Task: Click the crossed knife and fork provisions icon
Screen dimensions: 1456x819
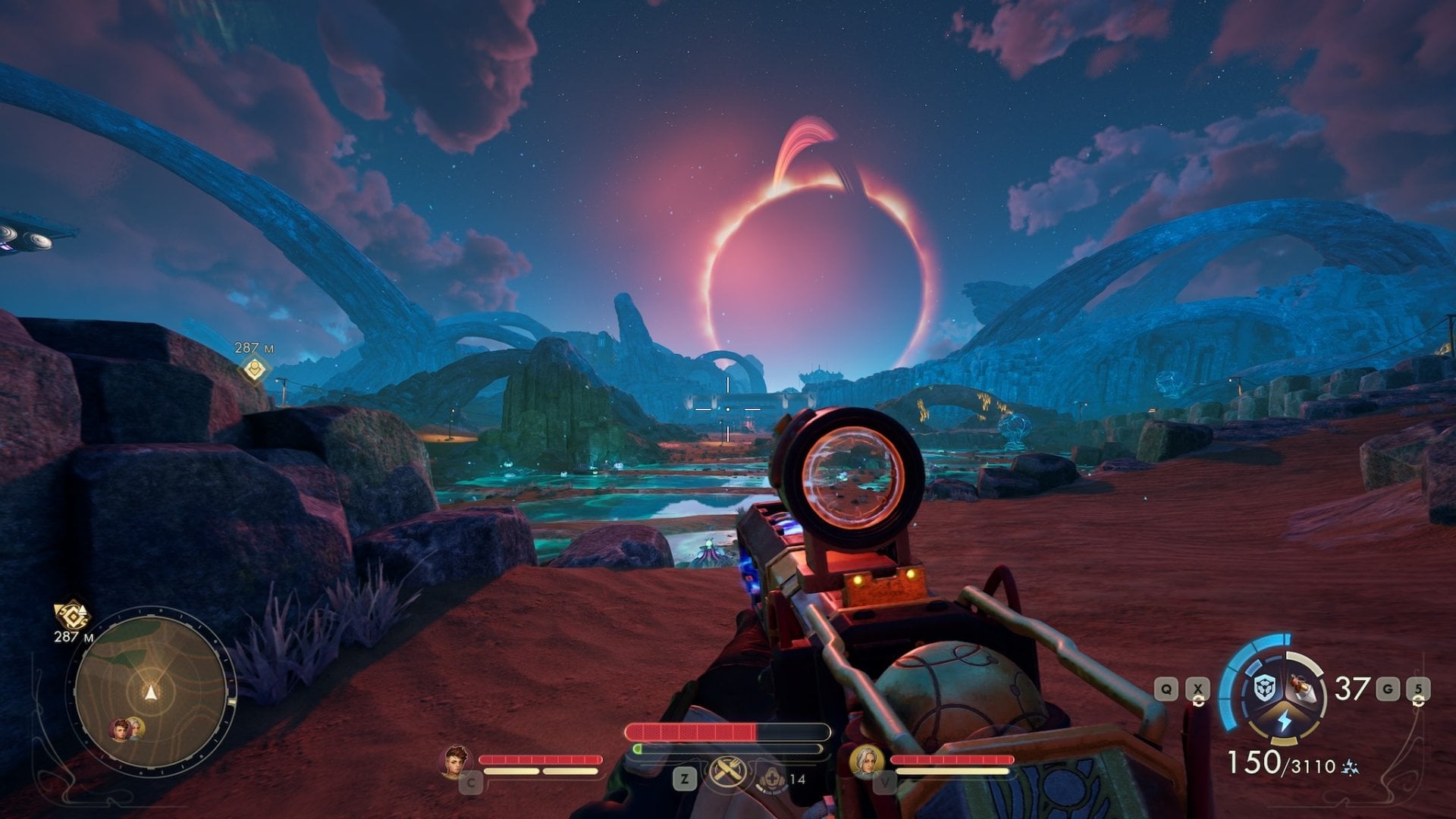Action: [726, 773]
